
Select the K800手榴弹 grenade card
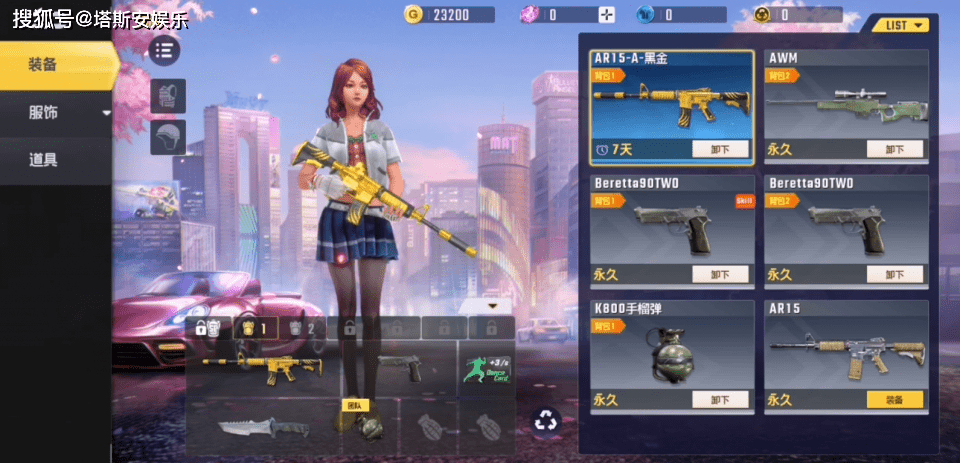(671, 350)
